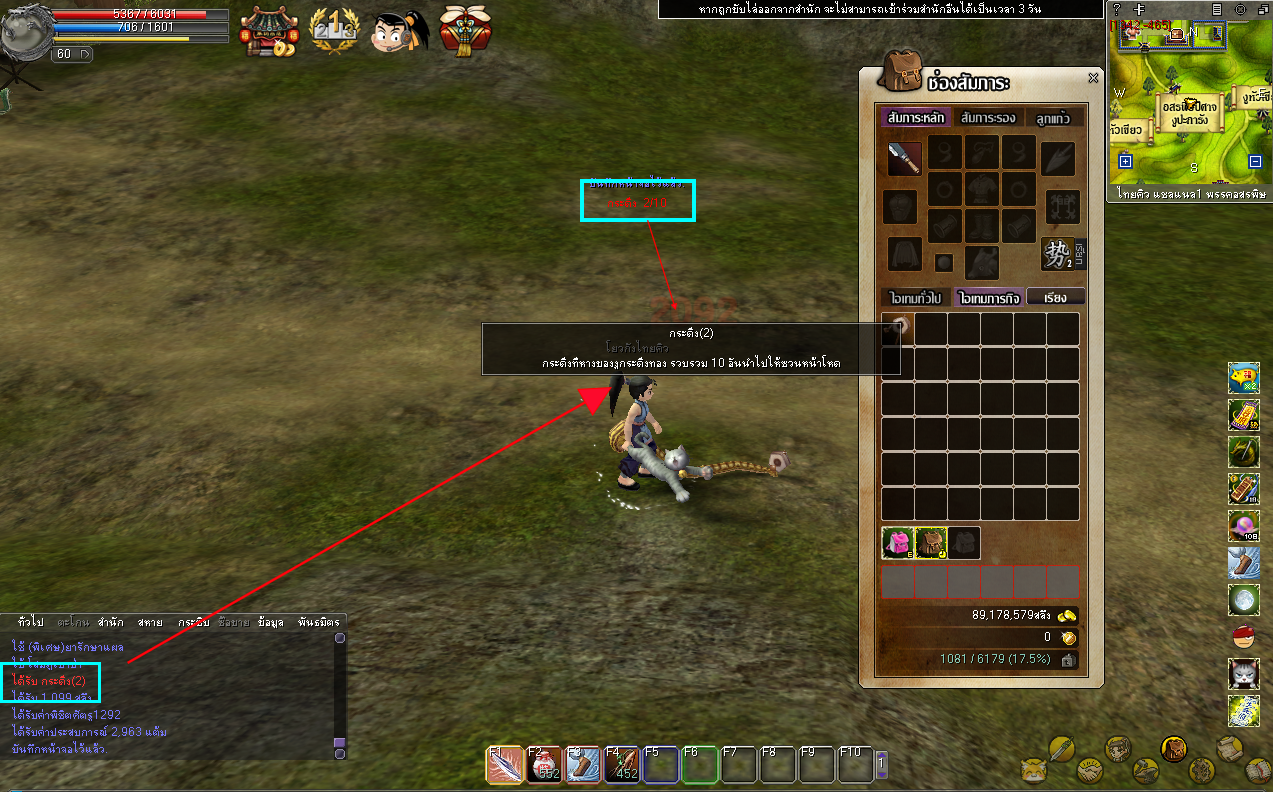Use the F4 item with 452 count

[x=620, y=765]
